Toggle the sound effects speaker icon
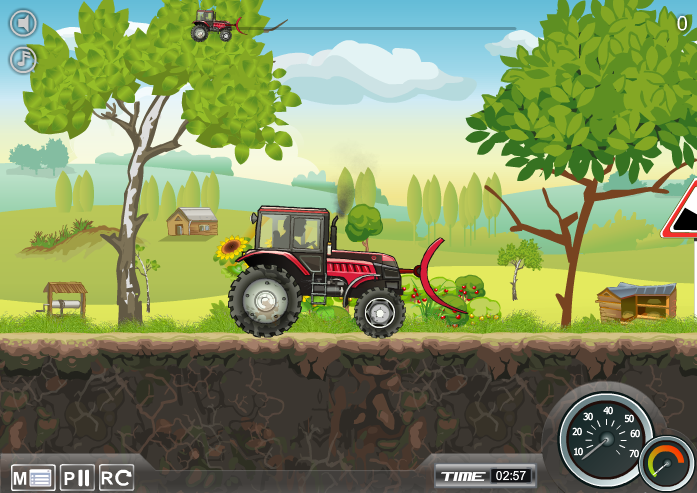 coord(23,23)
